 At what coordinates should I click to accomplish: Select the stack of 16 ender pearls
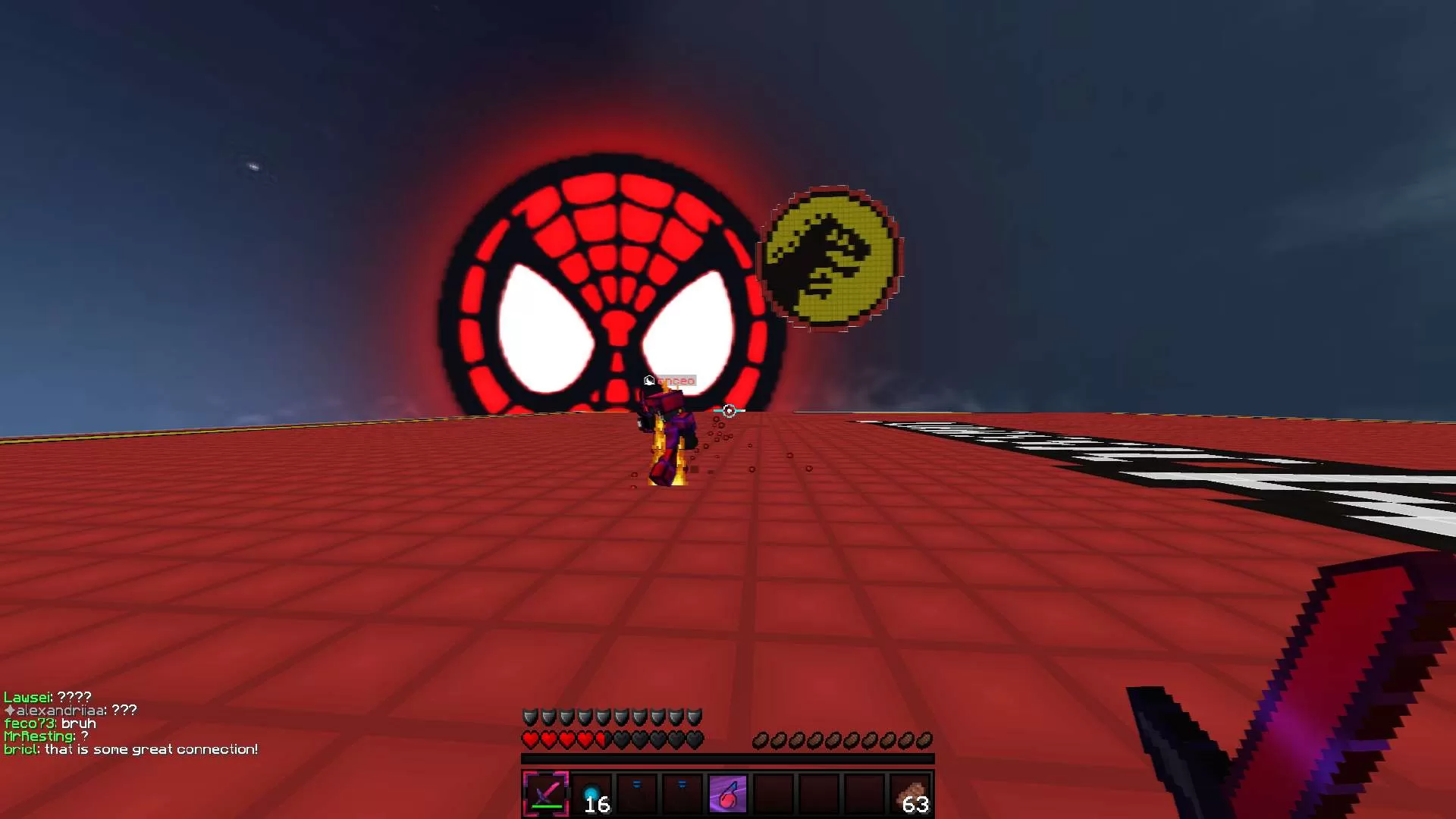(x=592, y=794)
